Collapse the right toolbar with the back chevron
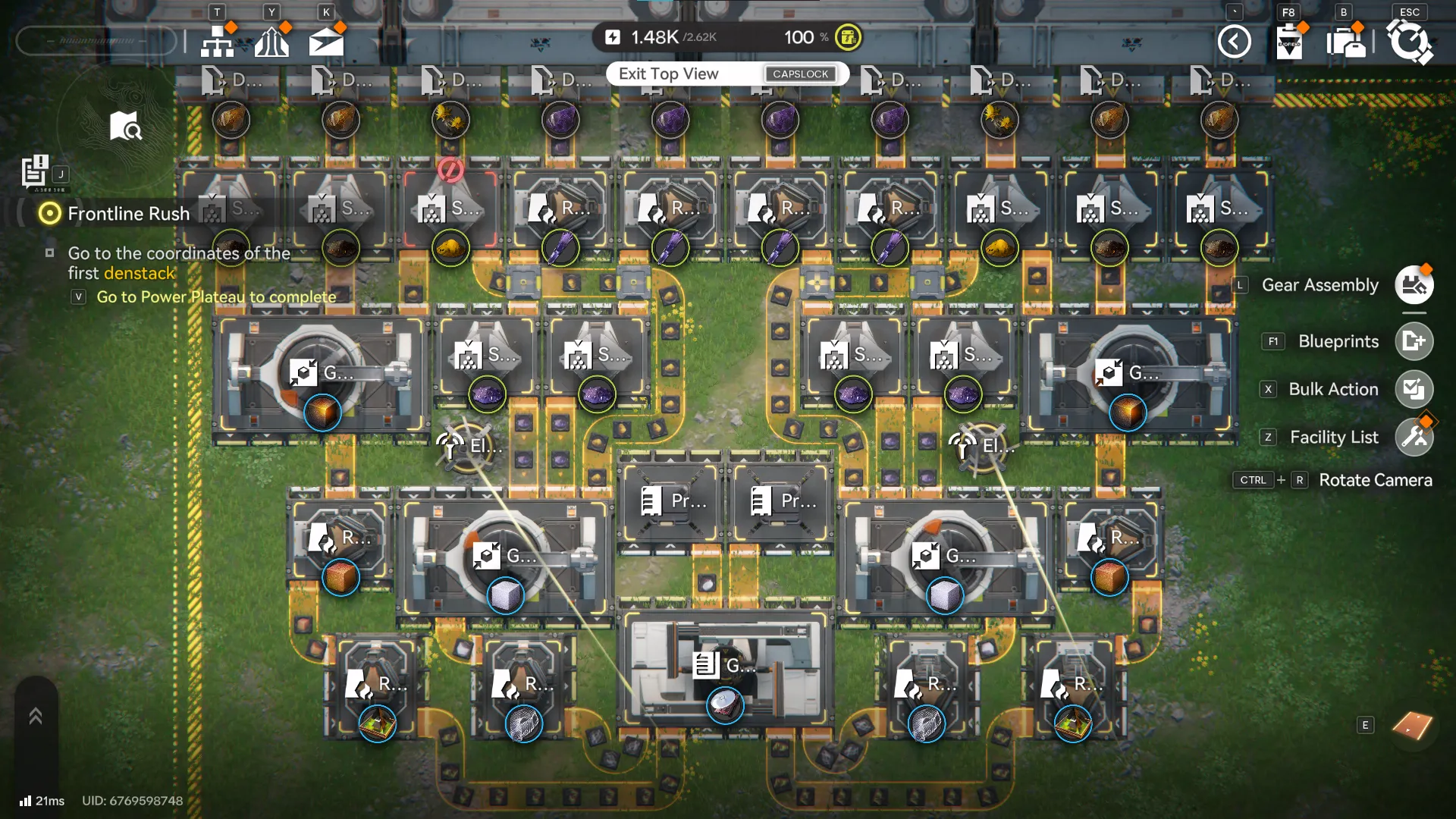Viewport: 1456px width, 819px height. pos(1235,42)
